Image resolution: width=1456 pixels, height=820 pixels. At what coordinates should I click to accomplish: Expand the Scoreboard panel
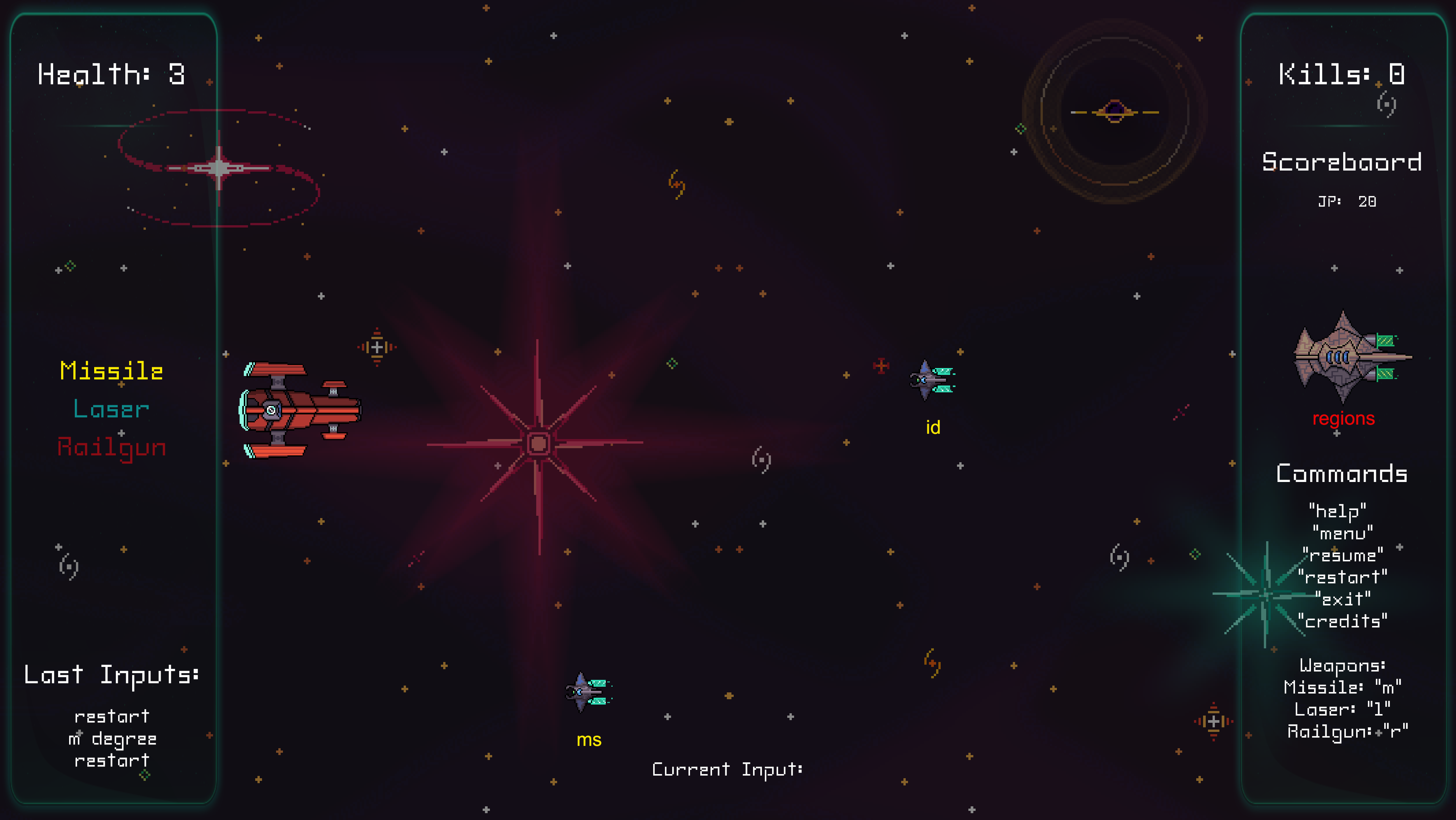pos(1341,162)
